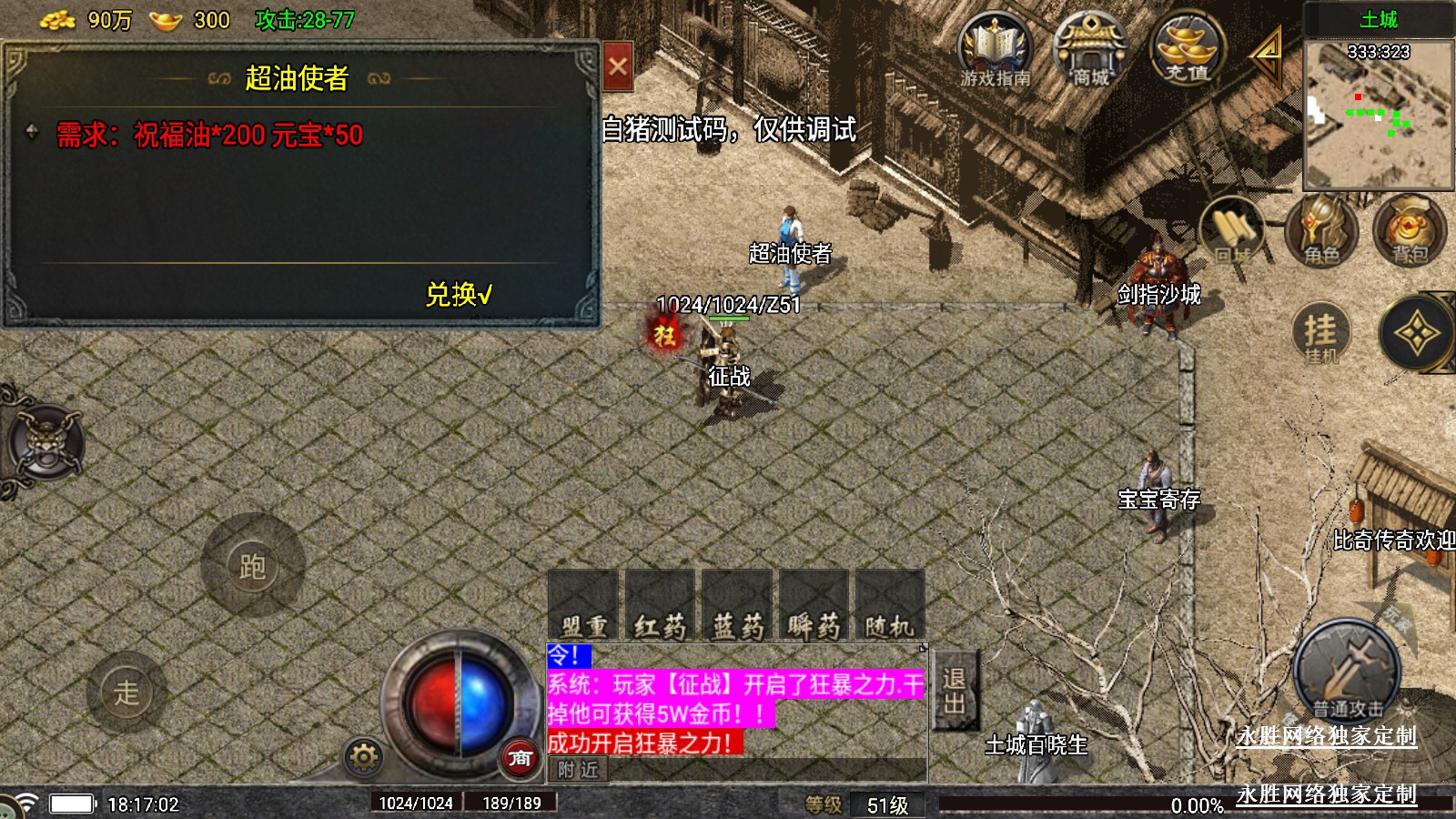Use the 蓝药 blue potion slot
The height and width of the screenshot is (819, 1456).
(737, 605)
